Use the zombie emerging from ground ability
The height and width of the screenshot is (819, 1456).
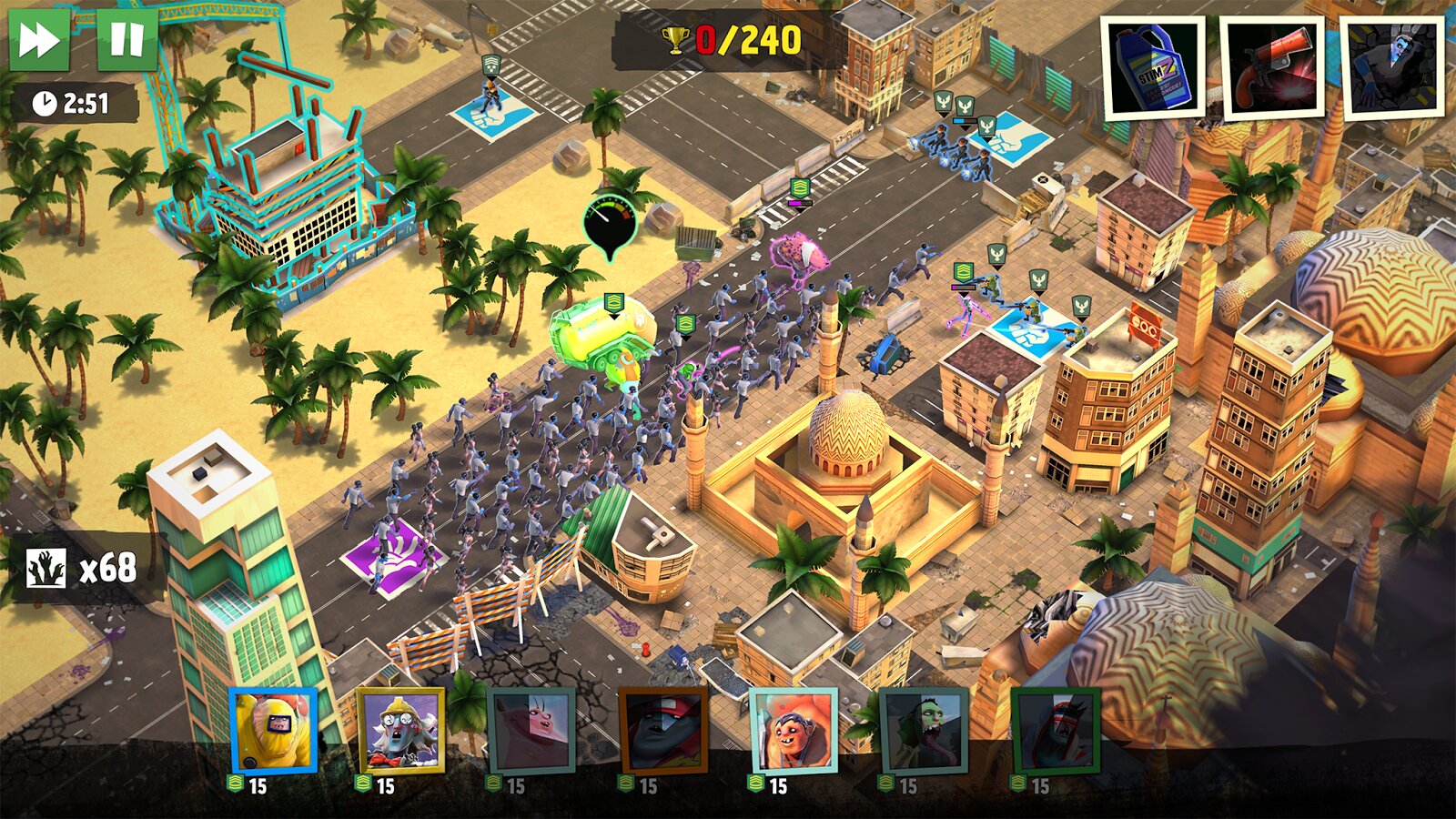click(1392, 67)
